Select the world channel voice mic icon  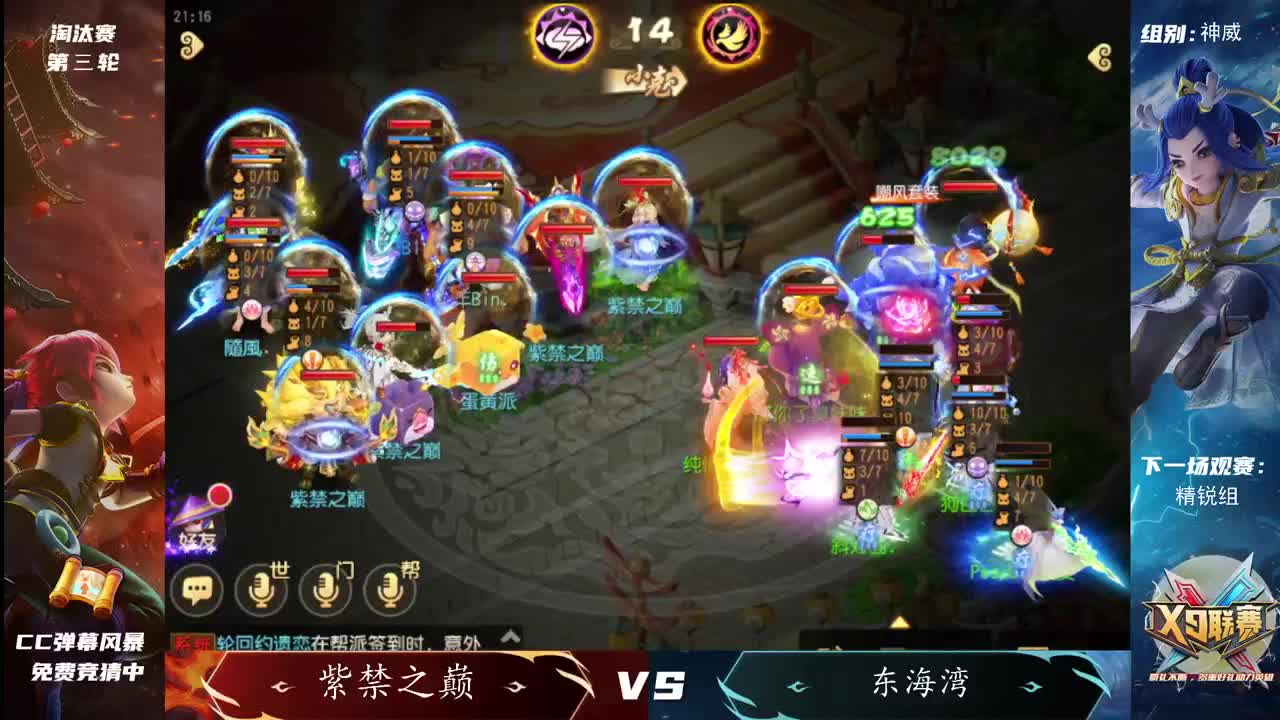pyautogui.click(x=258, y=591)
